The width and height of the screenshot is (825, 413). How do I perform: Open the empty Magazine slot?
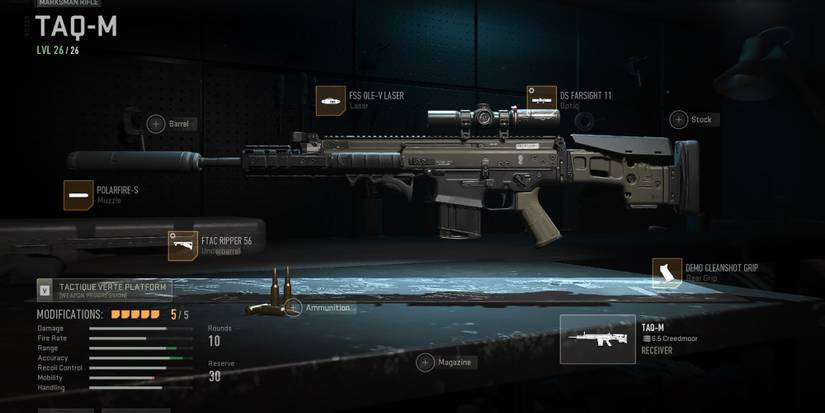coord(425,362)
